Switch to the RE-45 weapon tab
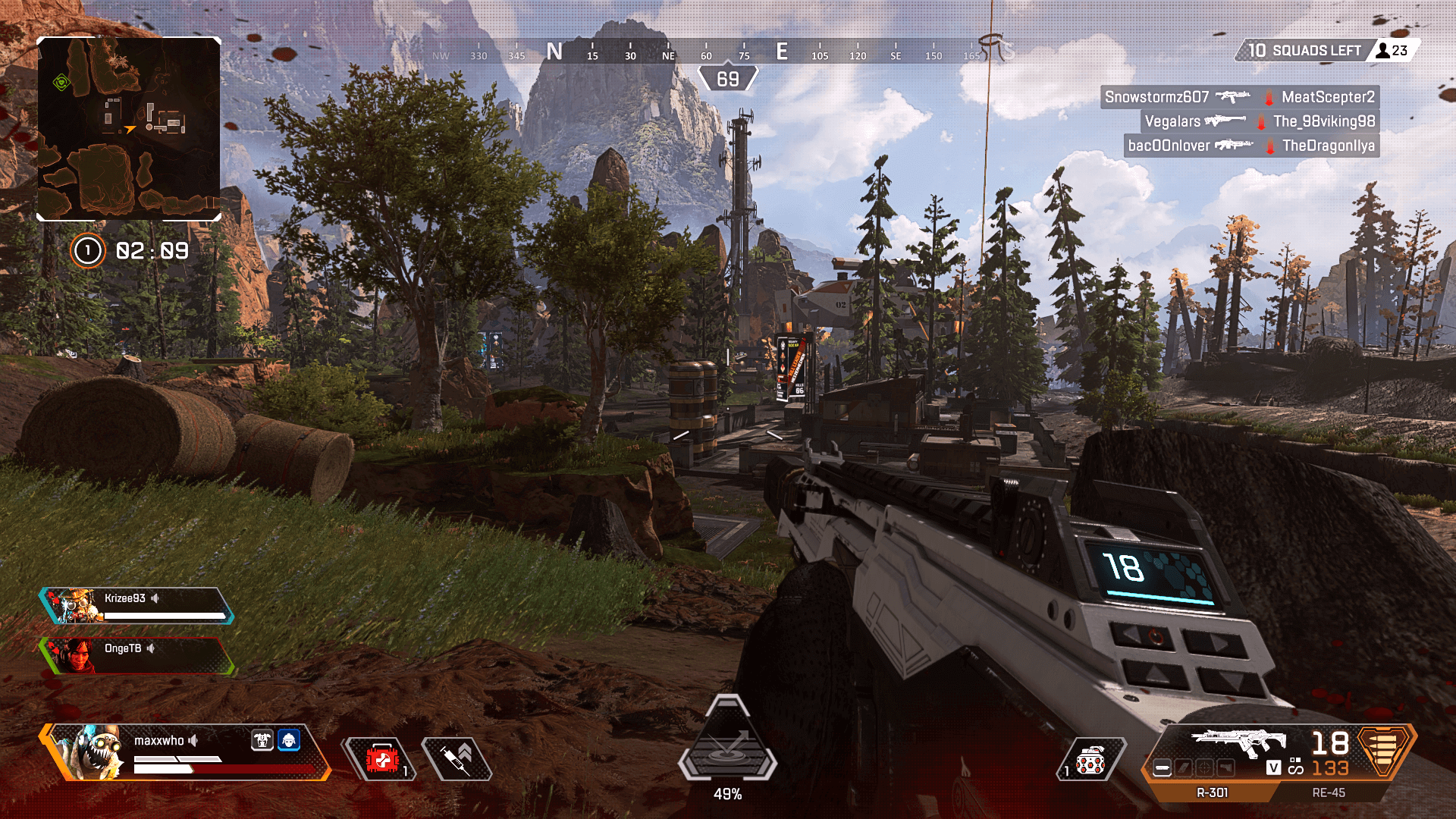 (x=1329, y=792)
